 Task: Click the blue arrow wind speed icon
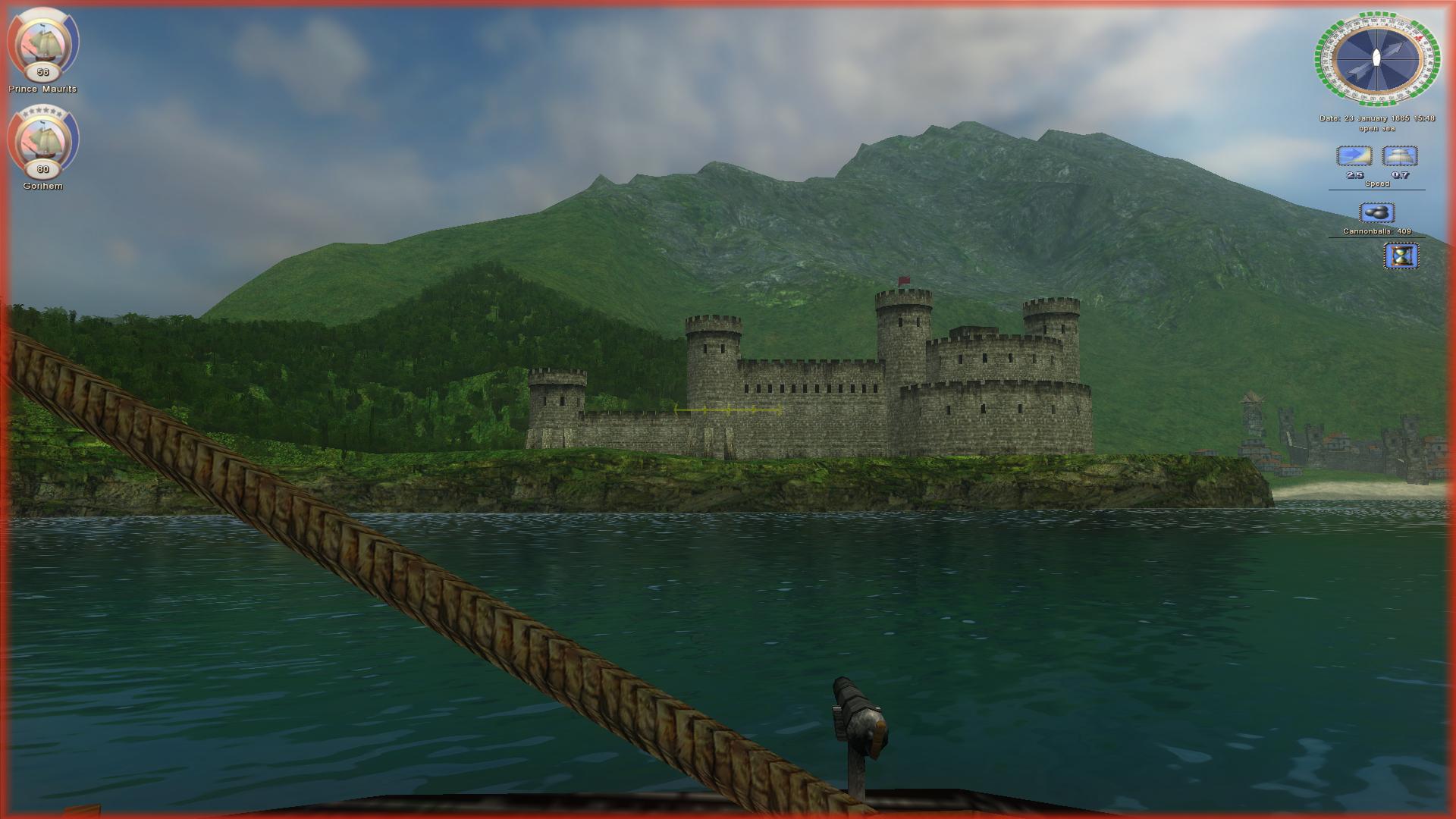[x=1354, y=156]
